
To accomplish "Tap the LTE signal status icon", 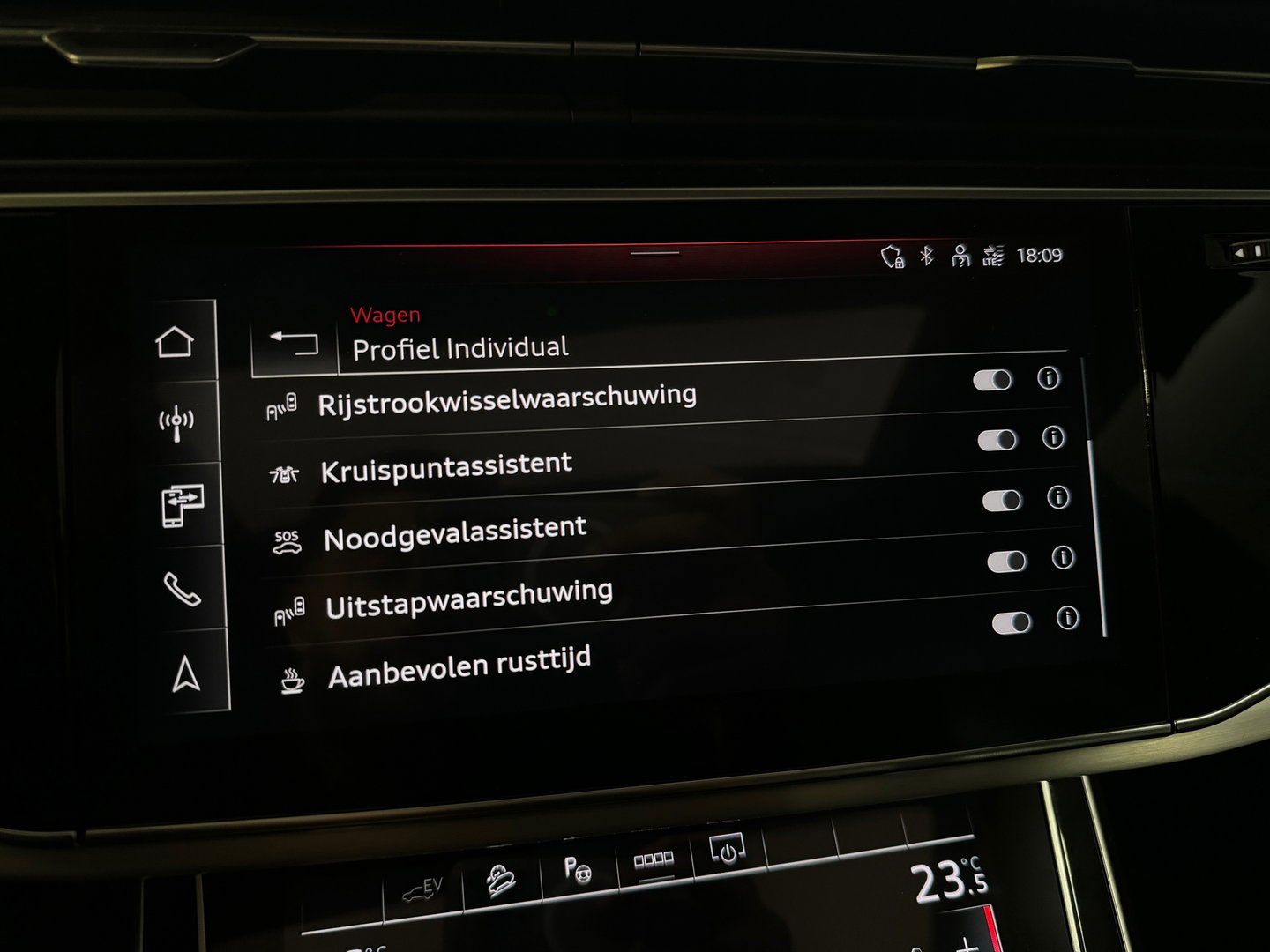I will coord(992,257).
